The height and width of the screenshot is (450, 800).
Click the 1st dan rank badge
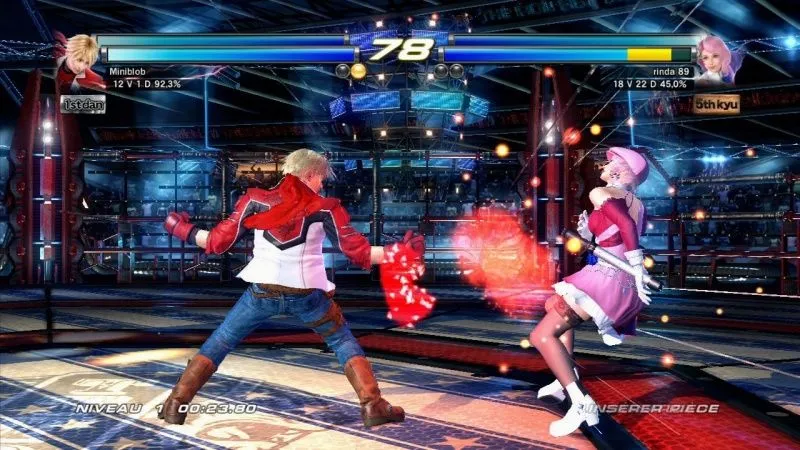83,104
